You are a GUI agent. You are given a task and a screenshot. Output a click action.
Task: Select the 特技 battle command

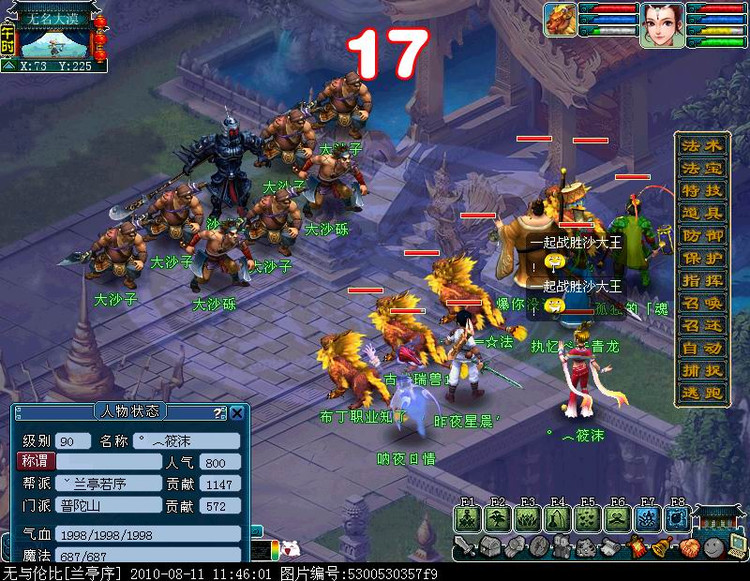(x=702, y=191)
